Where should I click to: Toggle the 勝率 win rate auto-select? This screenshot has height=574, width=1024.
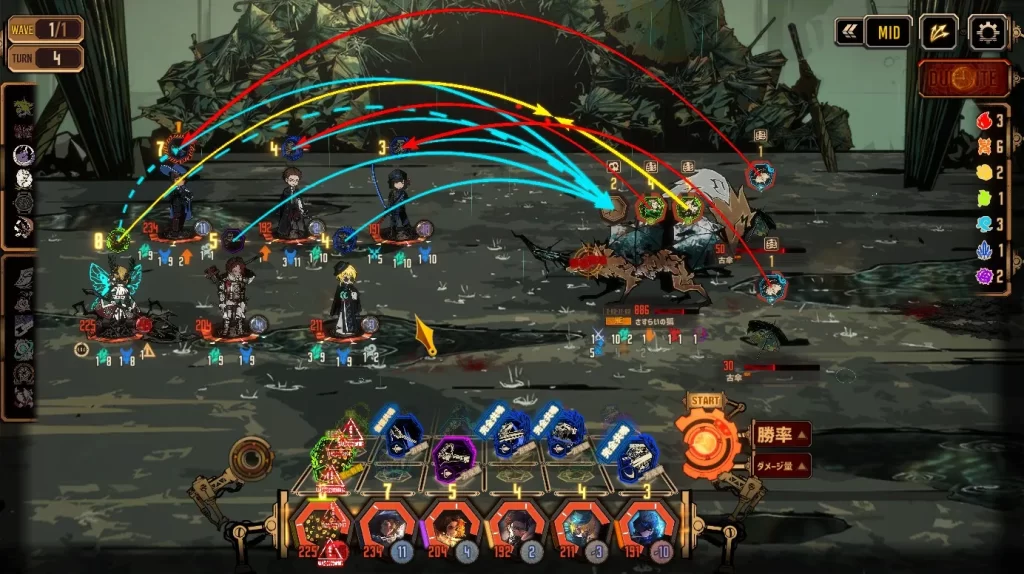pos(780,435)
